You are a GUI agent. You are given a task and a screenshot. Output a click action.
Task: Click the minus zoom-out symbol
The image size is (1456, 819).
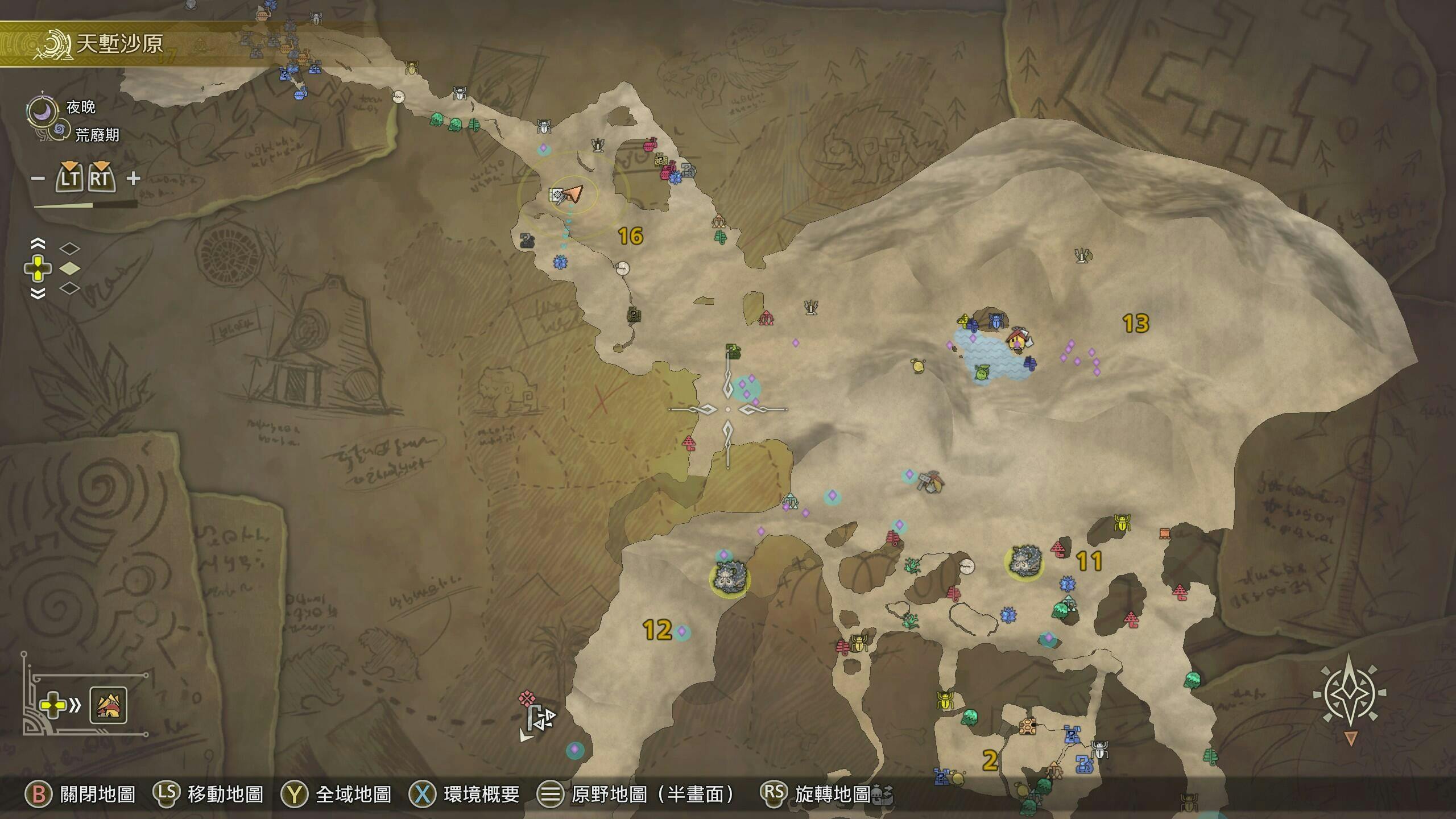(38, 179)
